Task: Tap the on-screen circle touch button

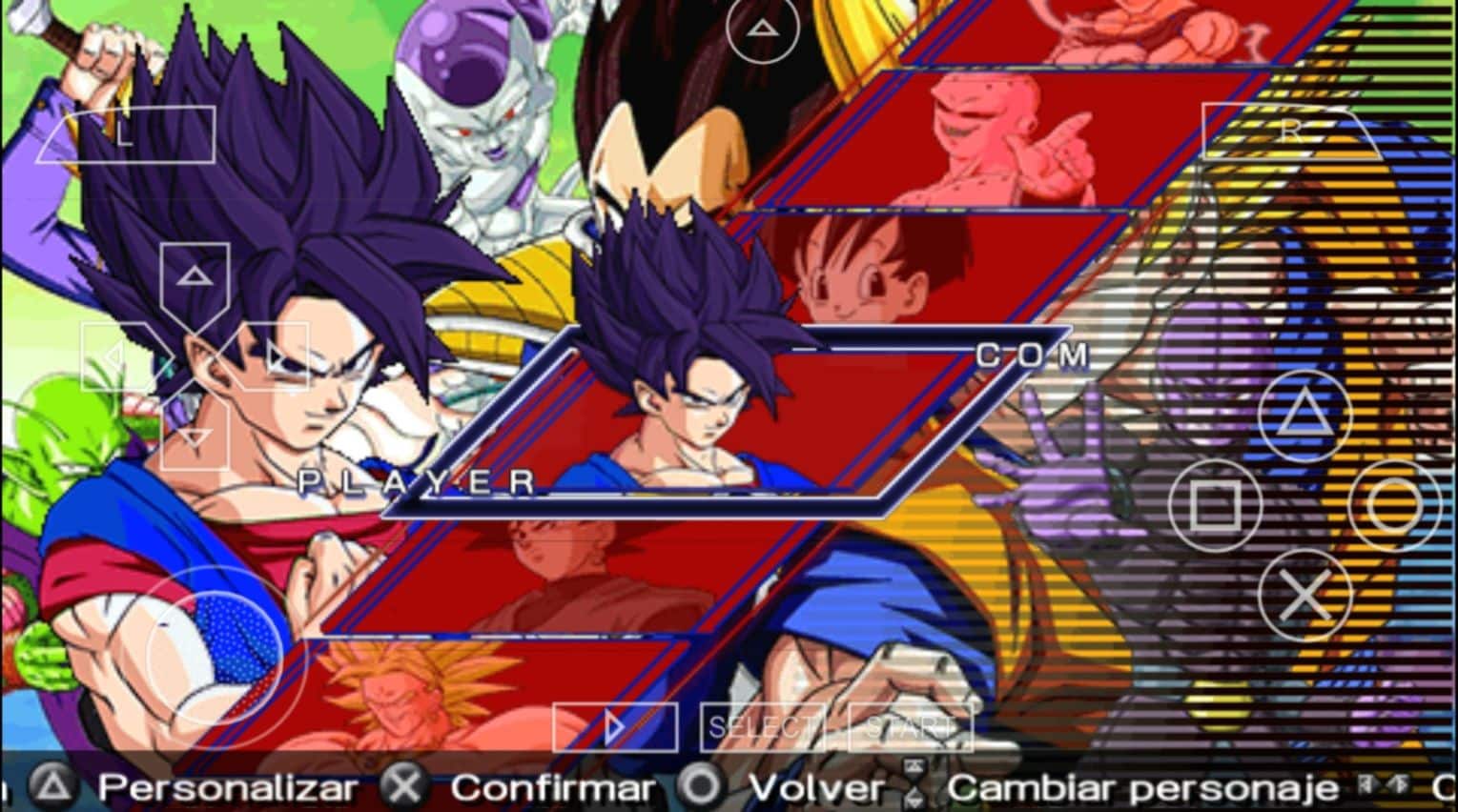Action: pos(1394,505)
